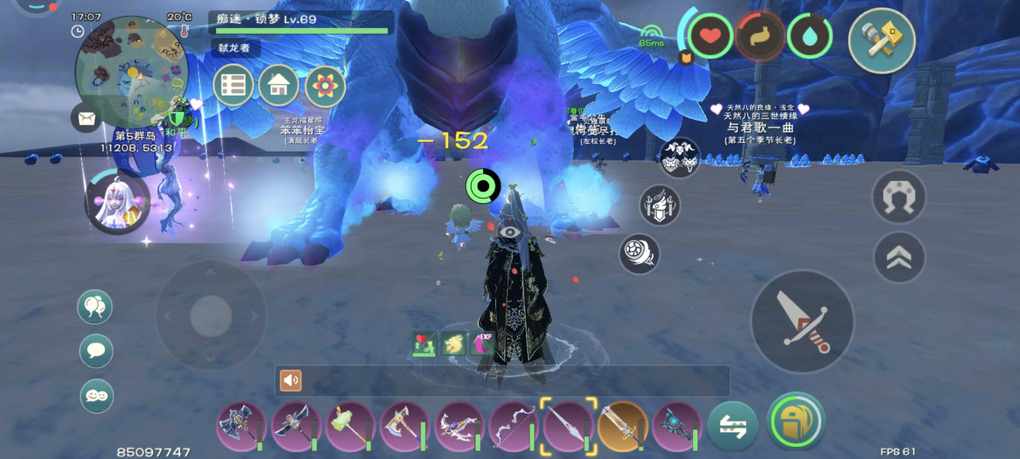Open the list menu button

tap(233, 86)
